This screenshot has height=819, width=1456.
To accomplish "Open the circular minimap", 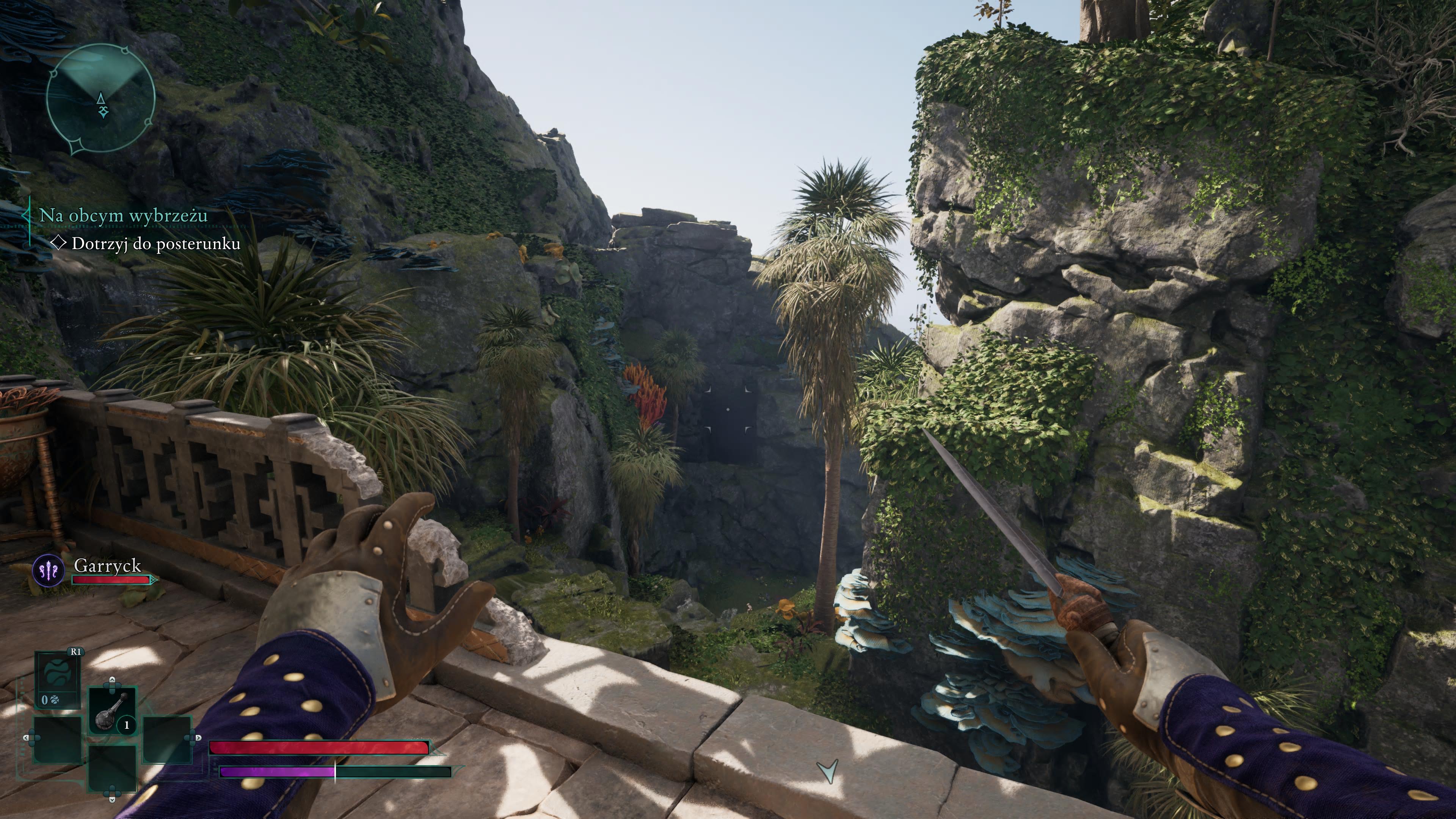I will click(100, 98).
